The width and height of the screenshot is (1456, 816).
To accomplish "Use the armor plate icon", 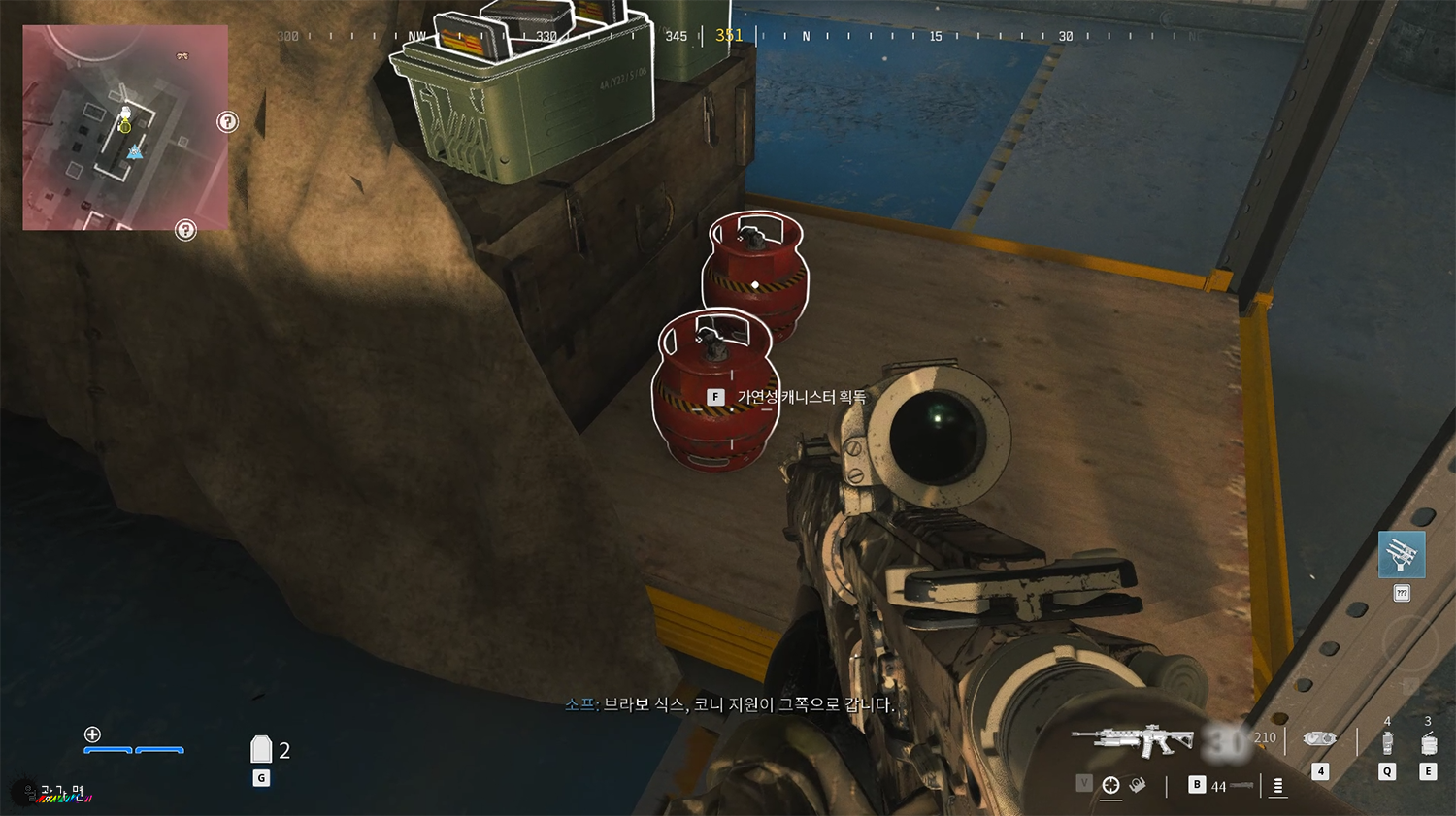I will (261, 749).
